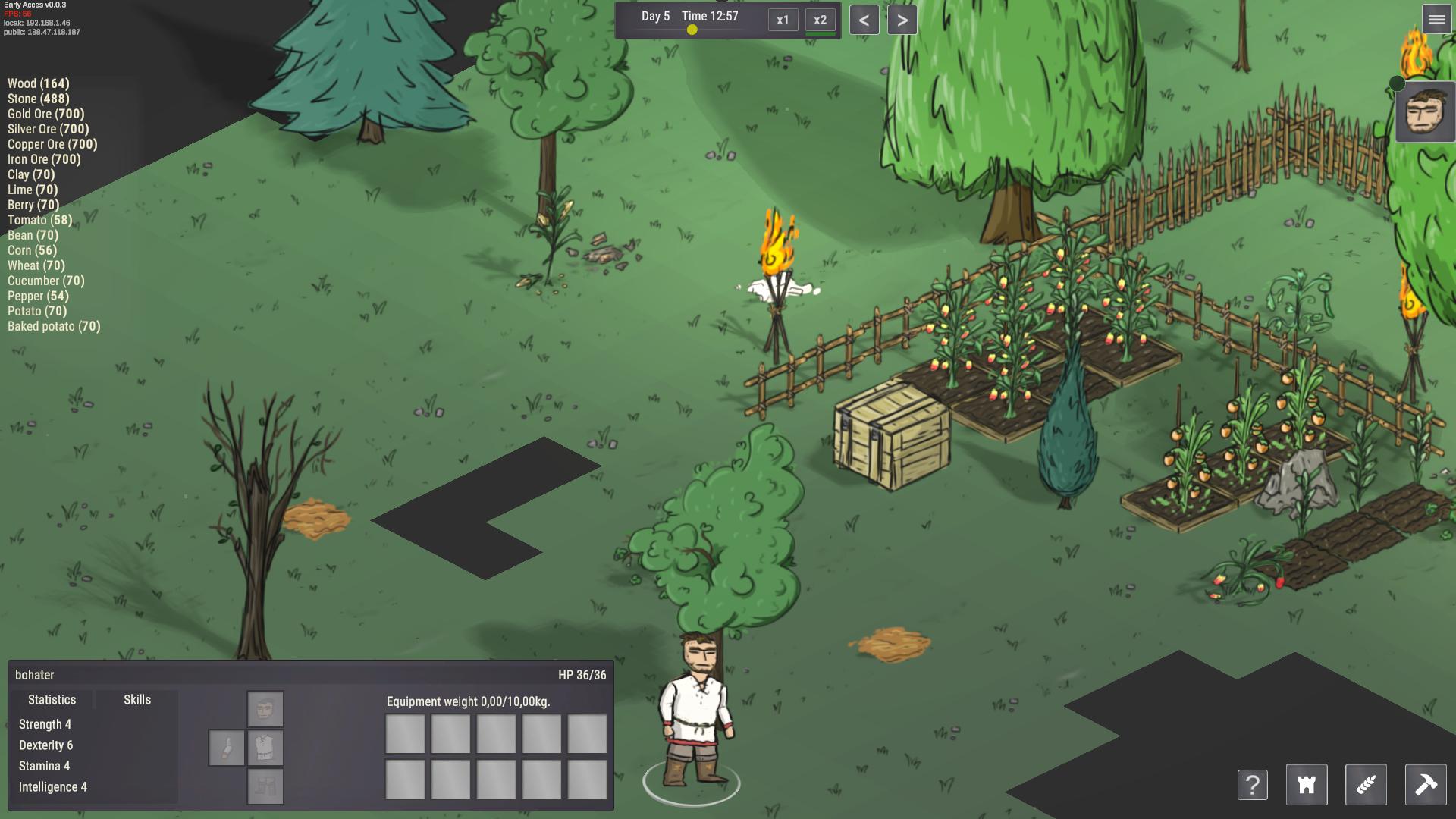
Task: Open the wheat farming menu
Action: click(1366, 785)
